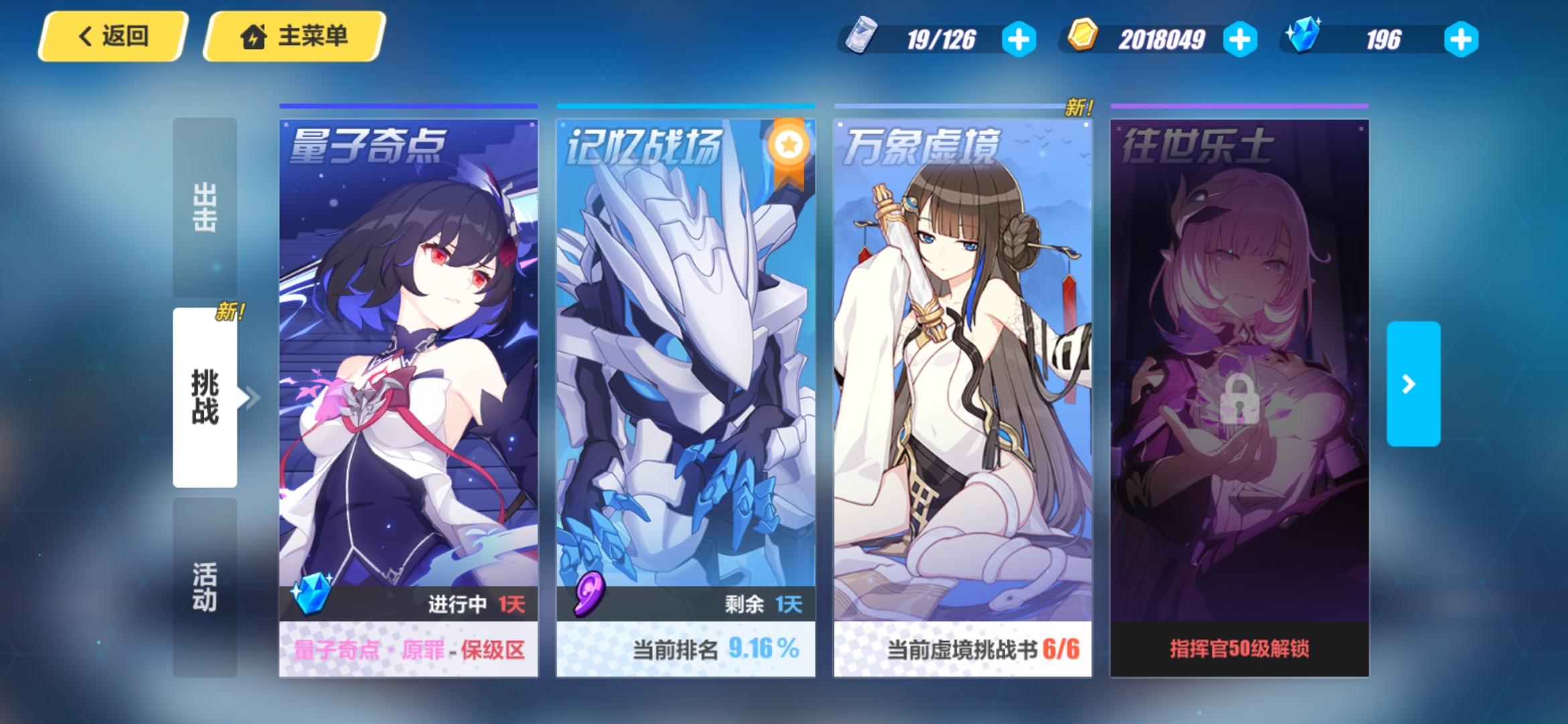Image resolution: width=1568 pixels, height=724 pixels.
Task: Click the 新! badge on 万象虚境
Action: point(1080,106)
